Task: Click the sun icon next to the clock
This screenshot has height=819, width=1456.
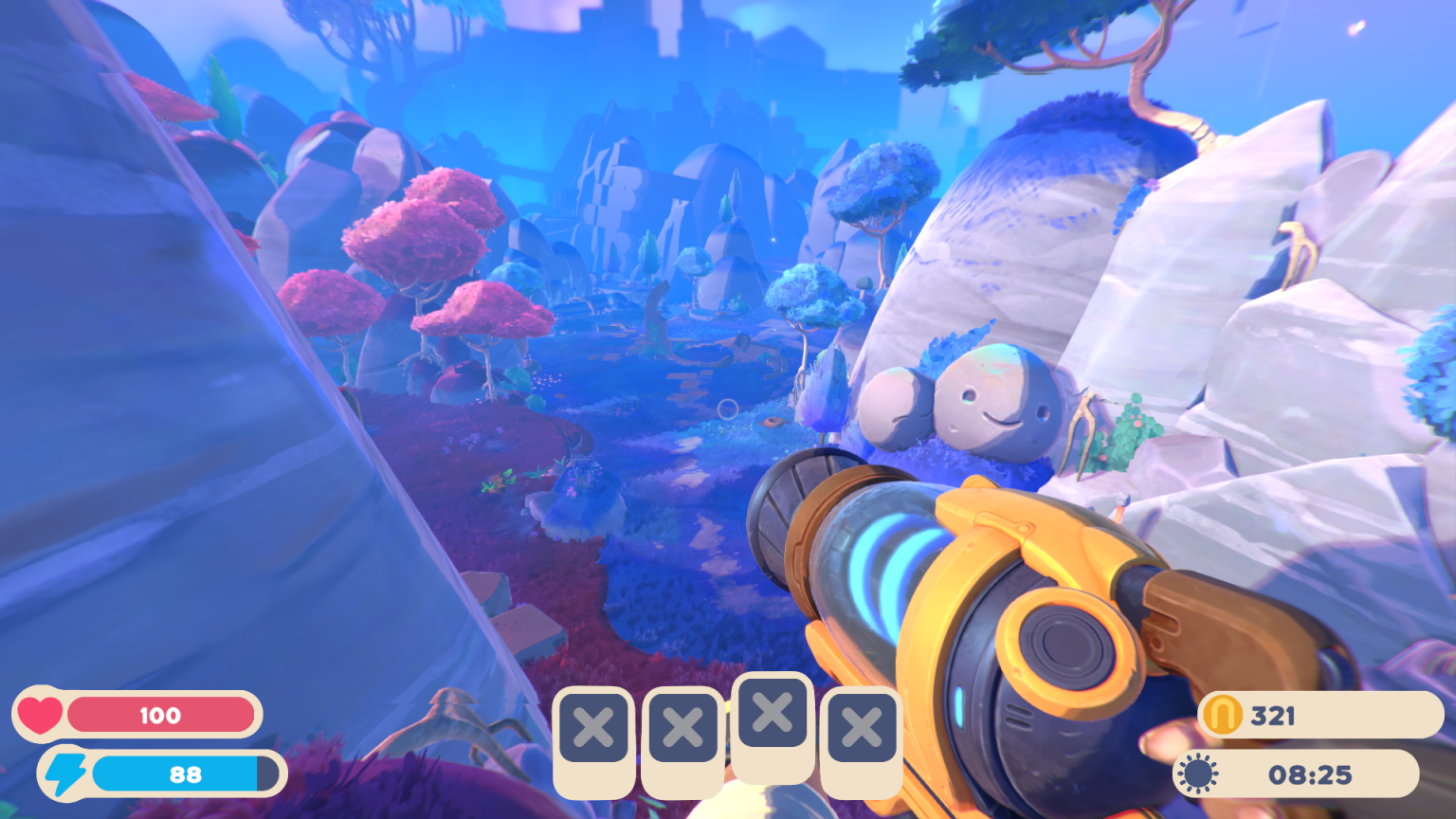Action: point(1198,772)
